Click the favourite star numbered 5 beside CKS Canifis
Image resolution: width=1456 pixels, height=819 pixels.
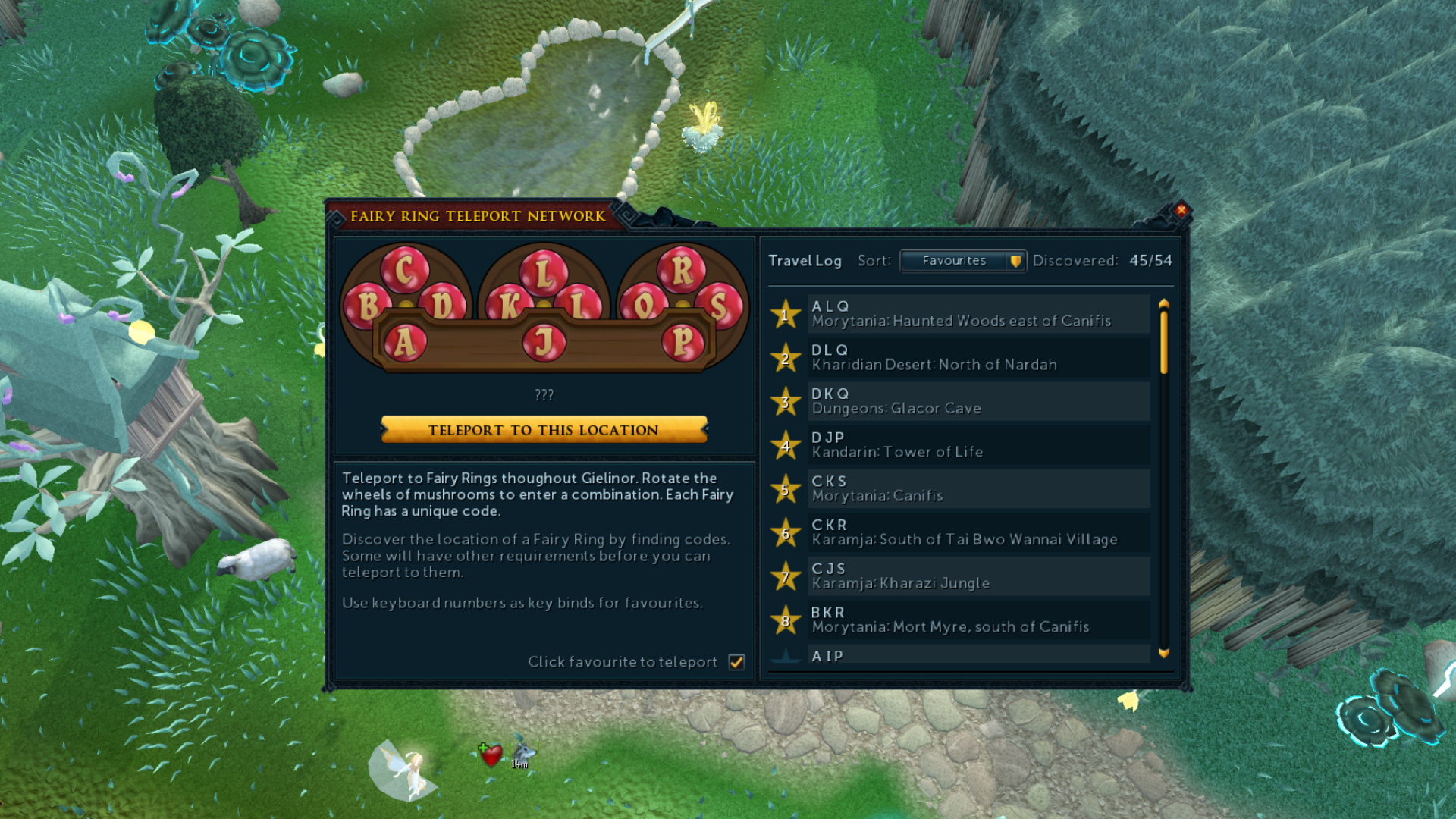[x=786, y=488]
